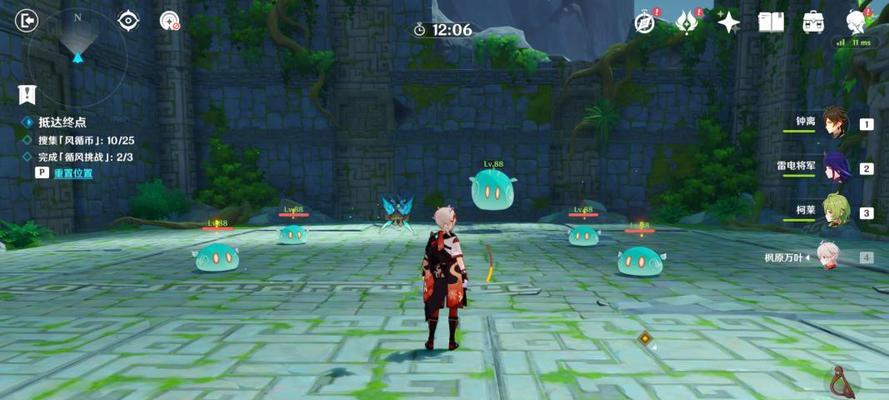Select the 抵达终点 objective in the tracker
The height and width of the screenshot is (400, 889).
[x=62, y=122]
